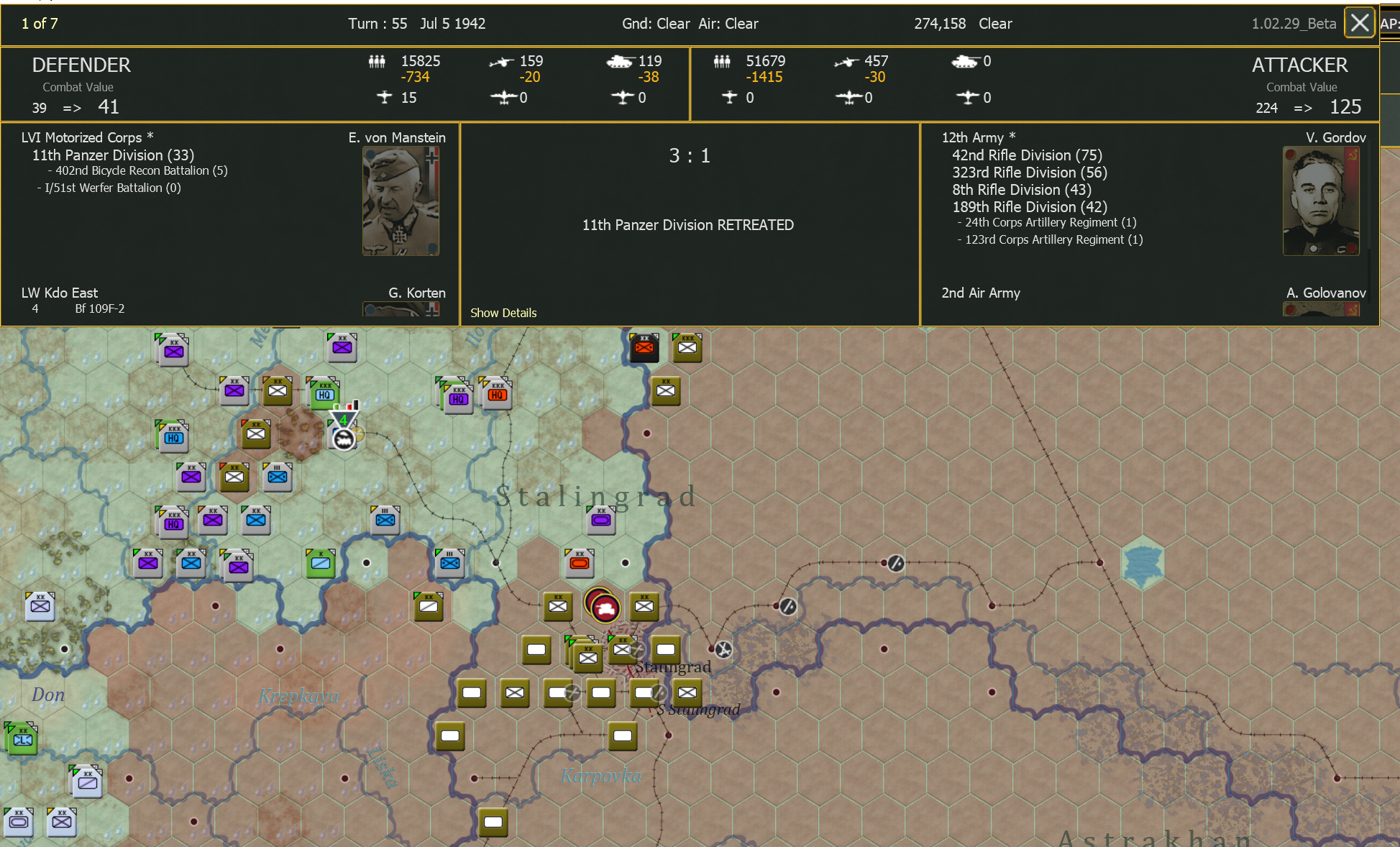
Task: Select E. von Manstein's commander portrait
Action: (x=401, y=201)
